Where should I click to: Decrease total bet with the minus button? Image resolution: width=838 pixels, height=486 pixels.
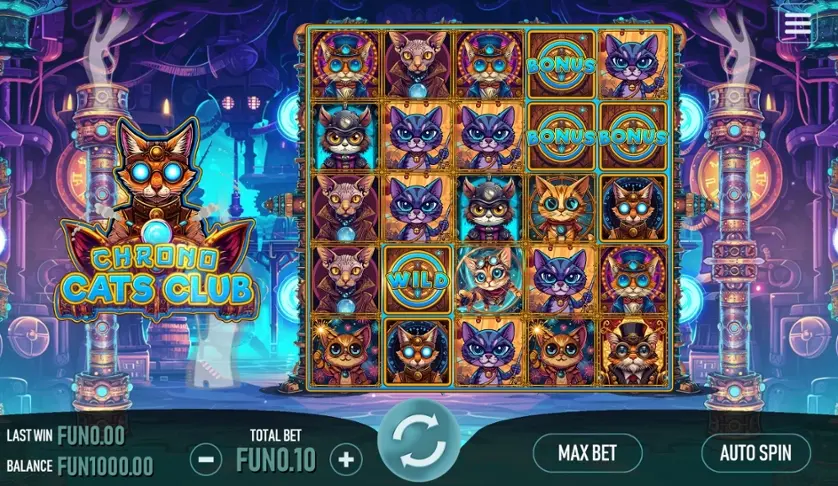[x=205, y=460]
